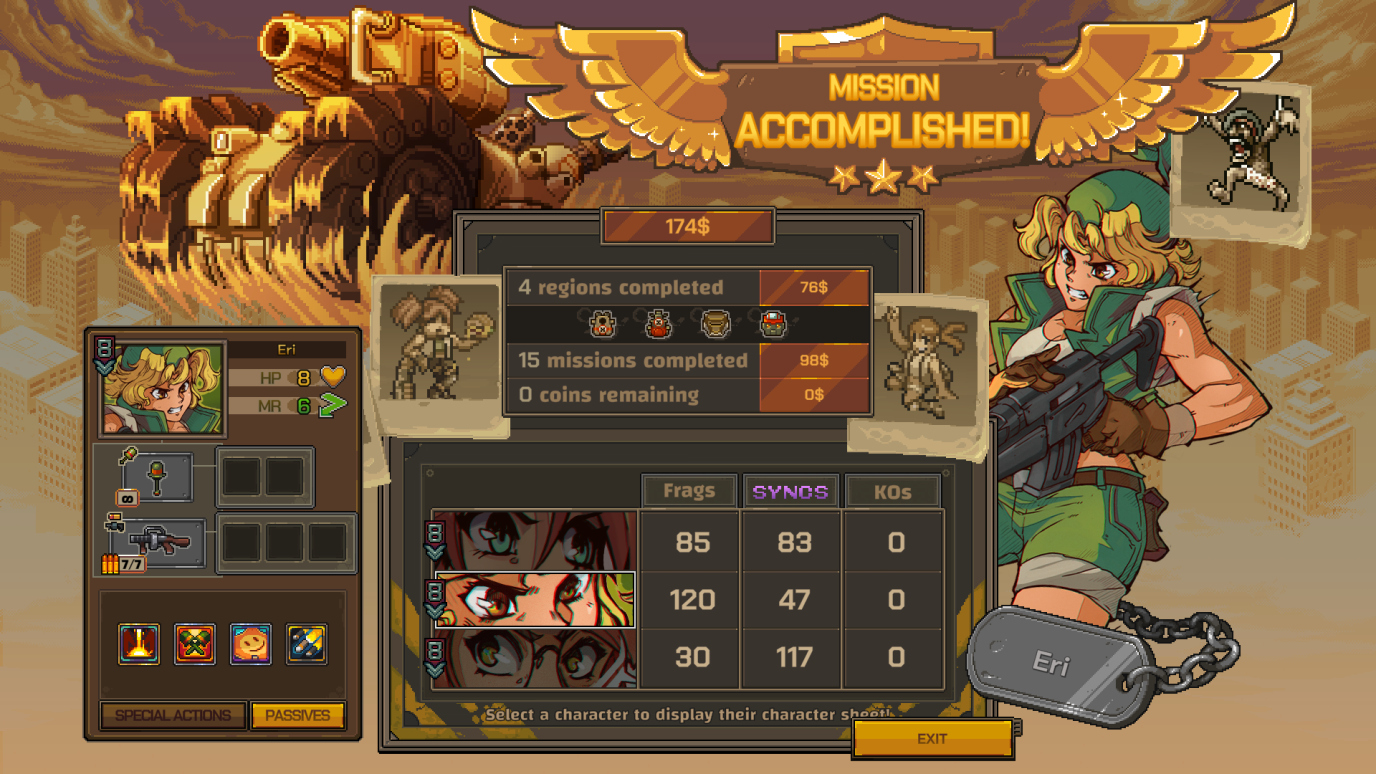Select the explosion passive icon
Screen dimensions: 1376x774
139,644
